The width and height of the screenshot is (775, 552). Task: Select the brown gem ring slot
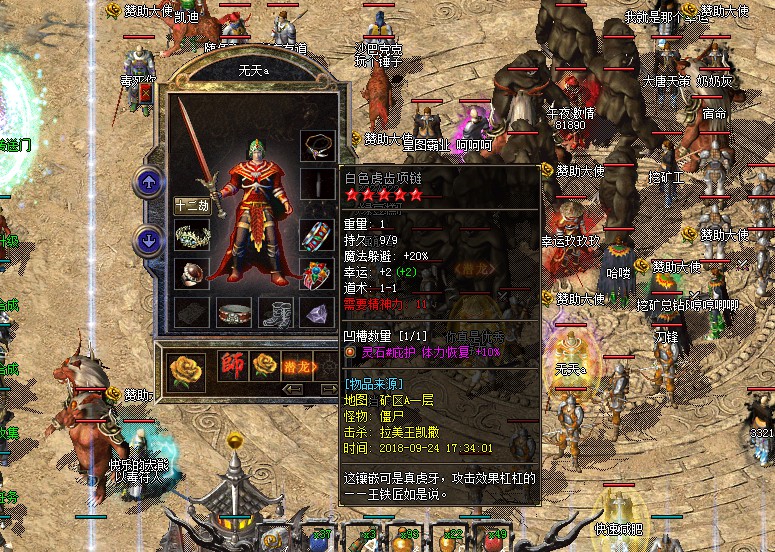click(x=190, y=273)
